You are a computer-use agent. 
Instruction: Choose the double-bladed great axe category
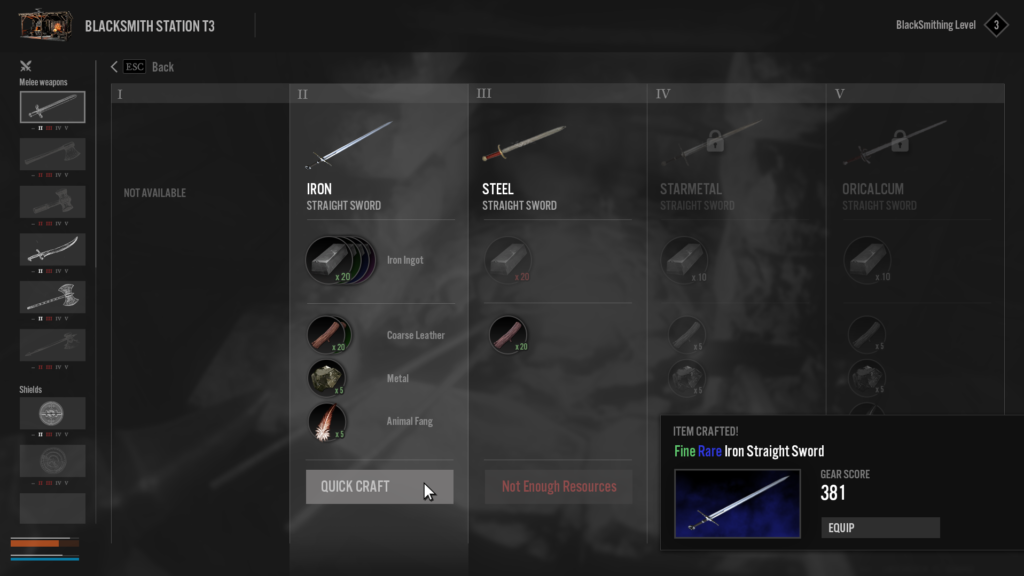tap(53, 297)
